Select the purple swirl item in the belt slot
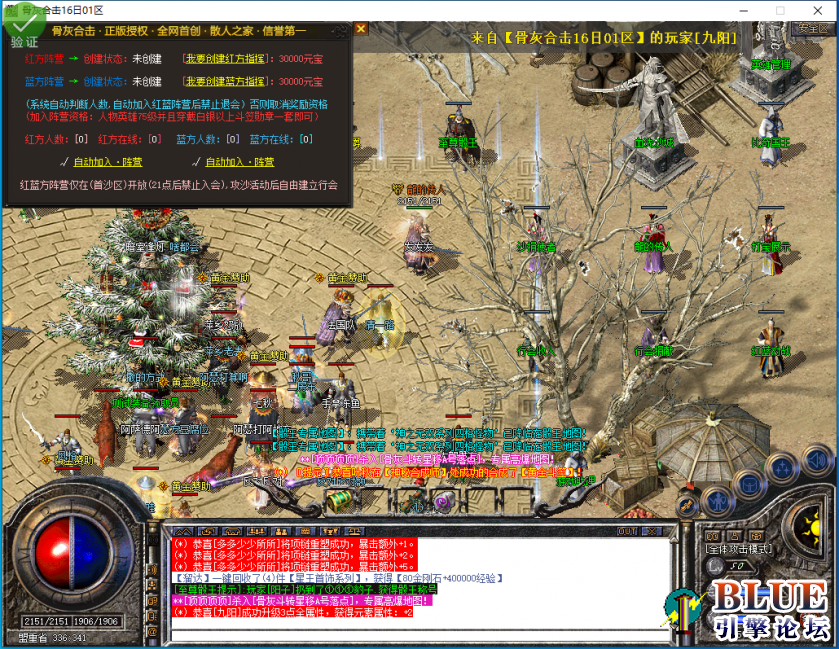Image resolution: width=839 pixels, height=649 pixels. pyautogui.click(x=444, y=501)
